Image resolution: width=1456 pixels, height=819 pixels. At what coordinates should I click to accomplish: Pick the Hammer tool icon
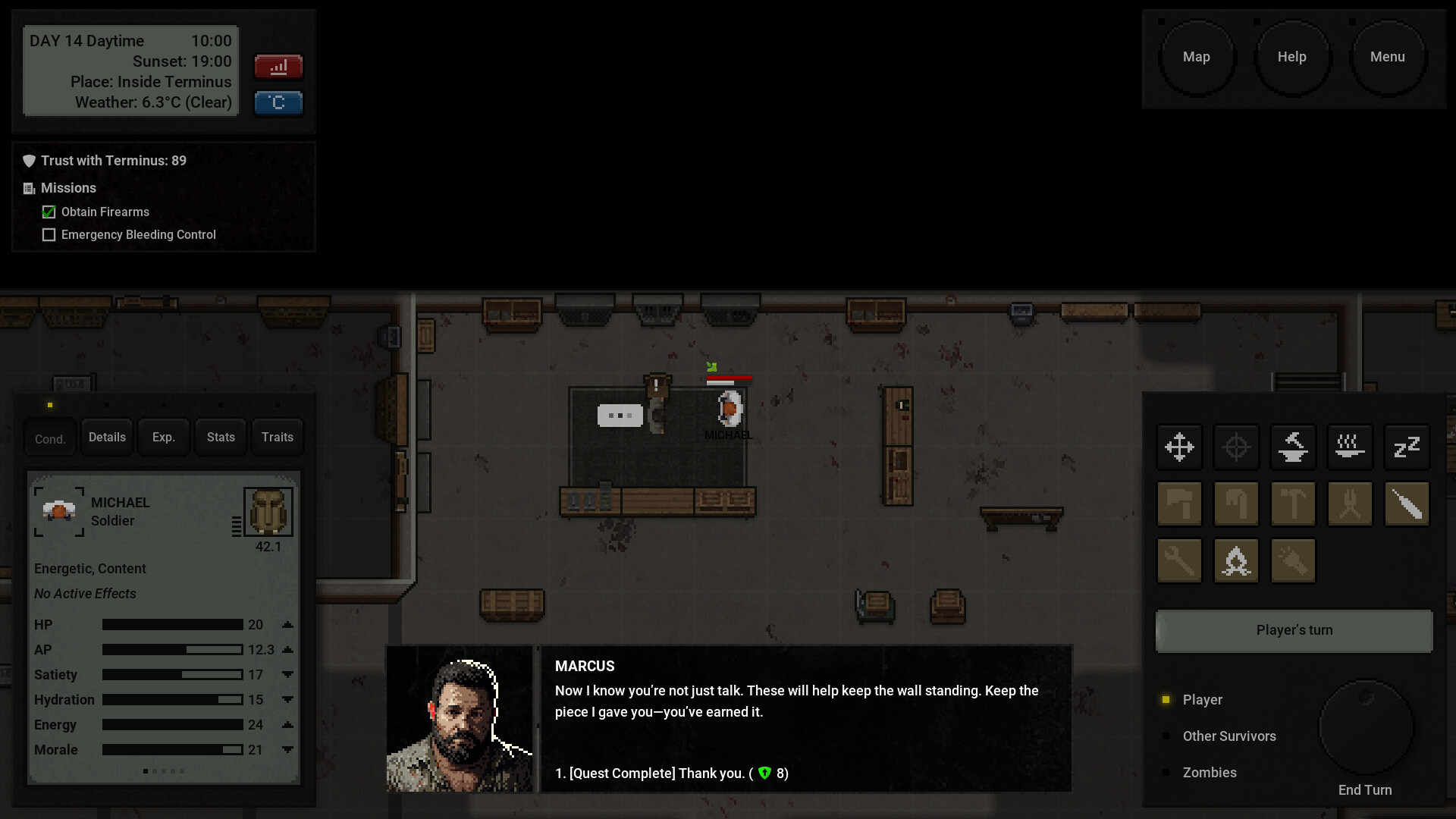[1292, 504]
